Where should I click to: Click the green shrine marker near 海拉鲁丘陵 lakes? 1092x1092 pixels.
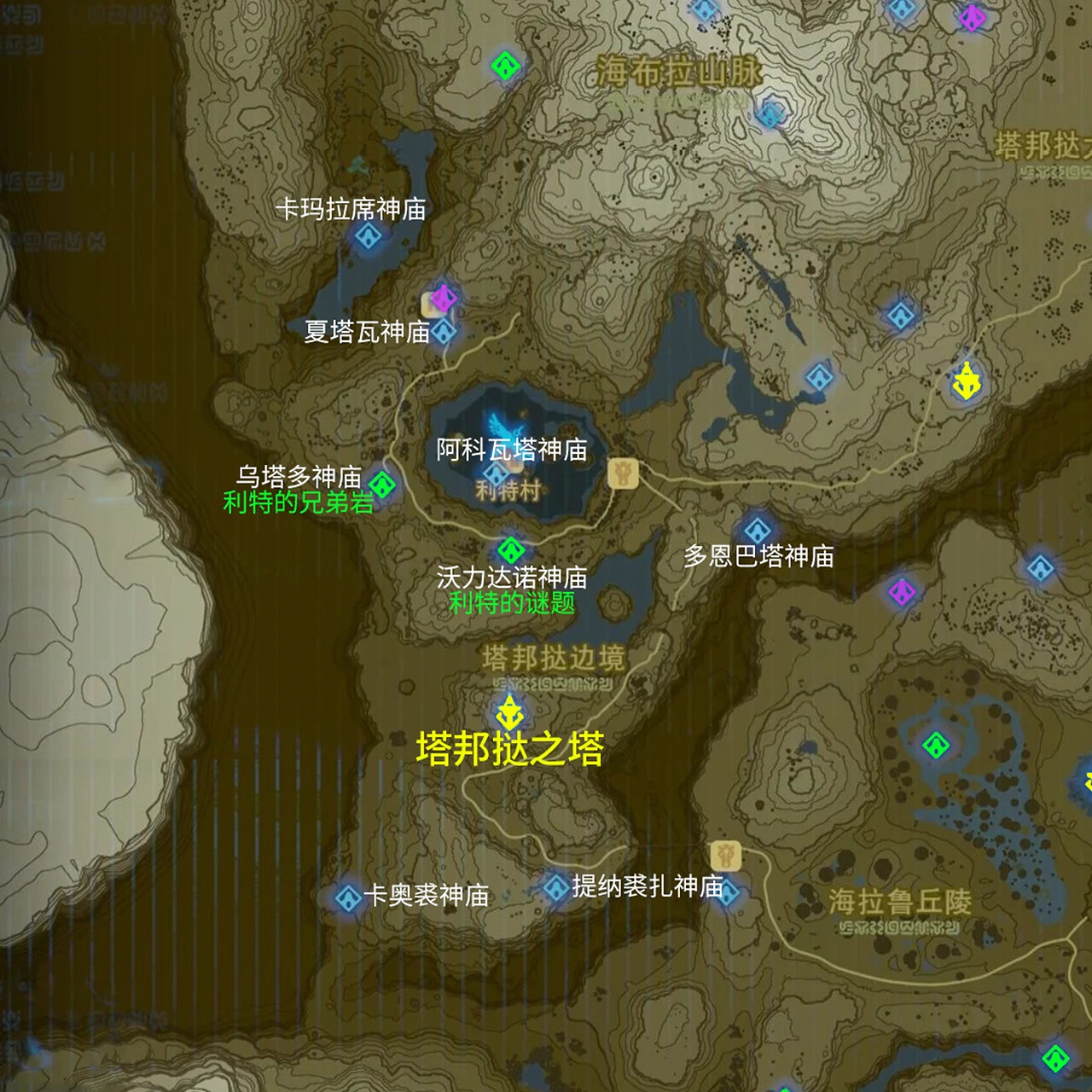(936, 744)
